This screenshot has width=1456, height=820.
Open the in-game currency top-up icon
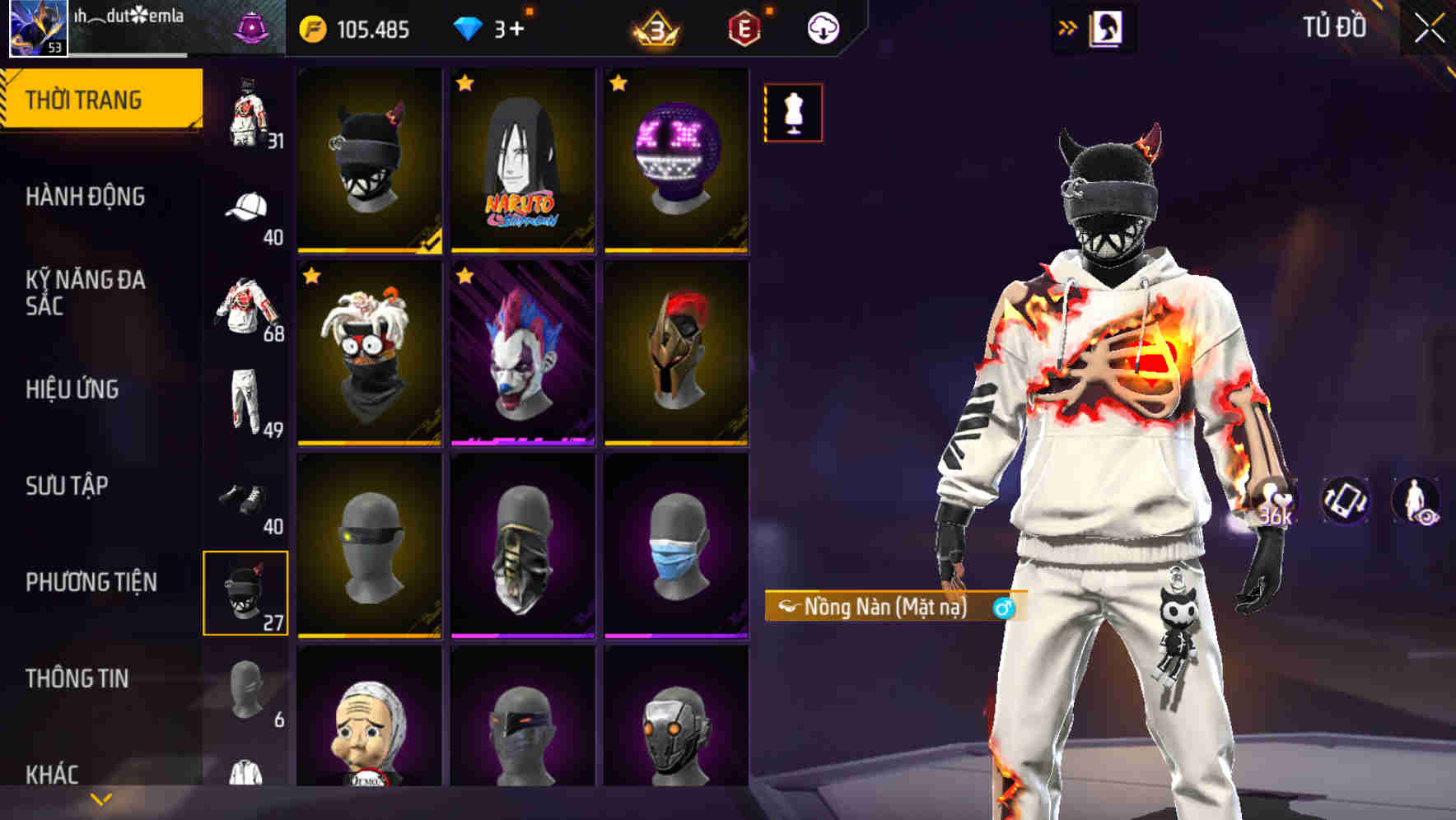tap(313, 26)
